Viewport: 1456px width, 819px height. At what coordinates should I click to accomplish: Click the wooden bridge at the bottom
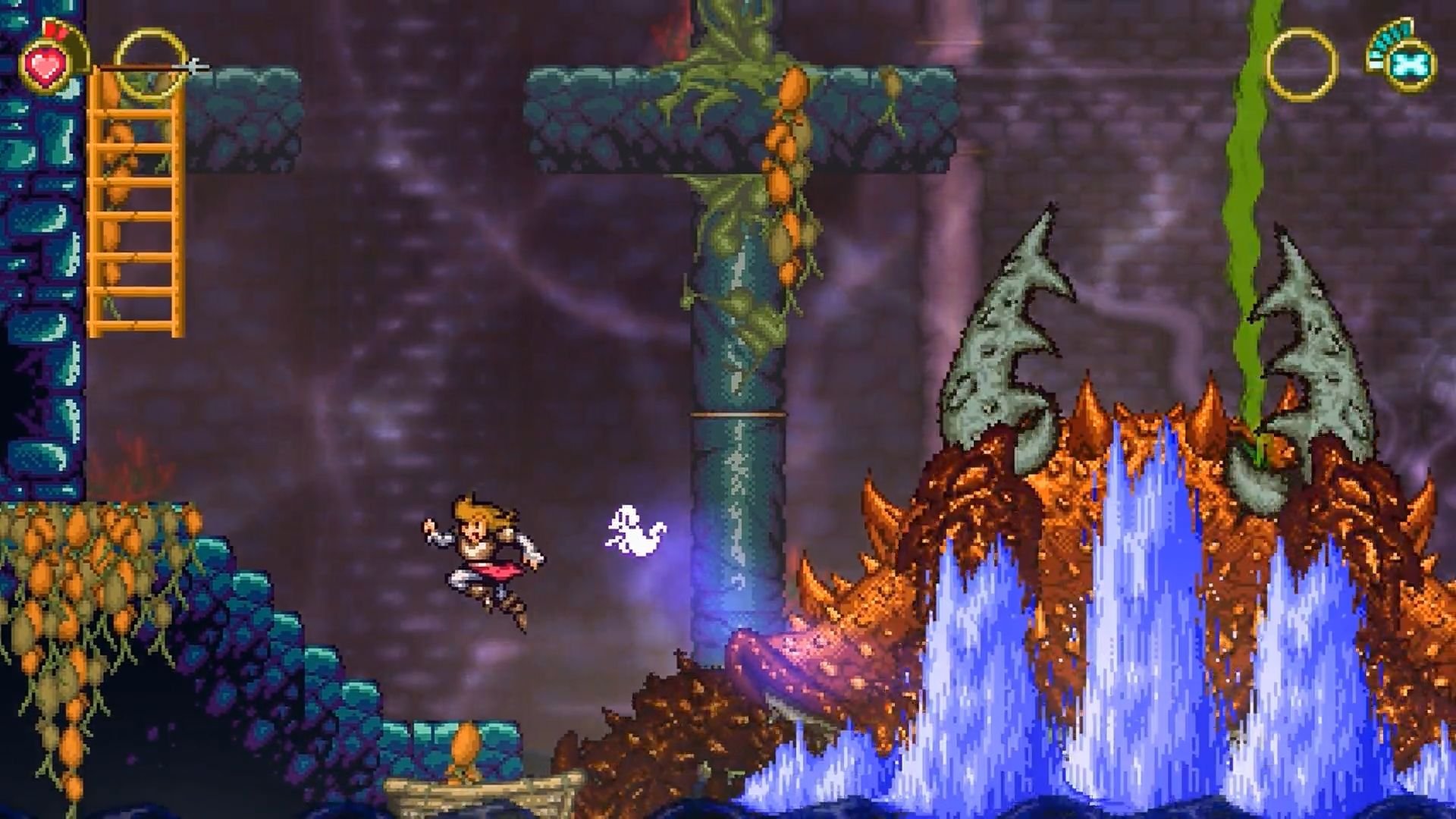[x=485, y=796]
